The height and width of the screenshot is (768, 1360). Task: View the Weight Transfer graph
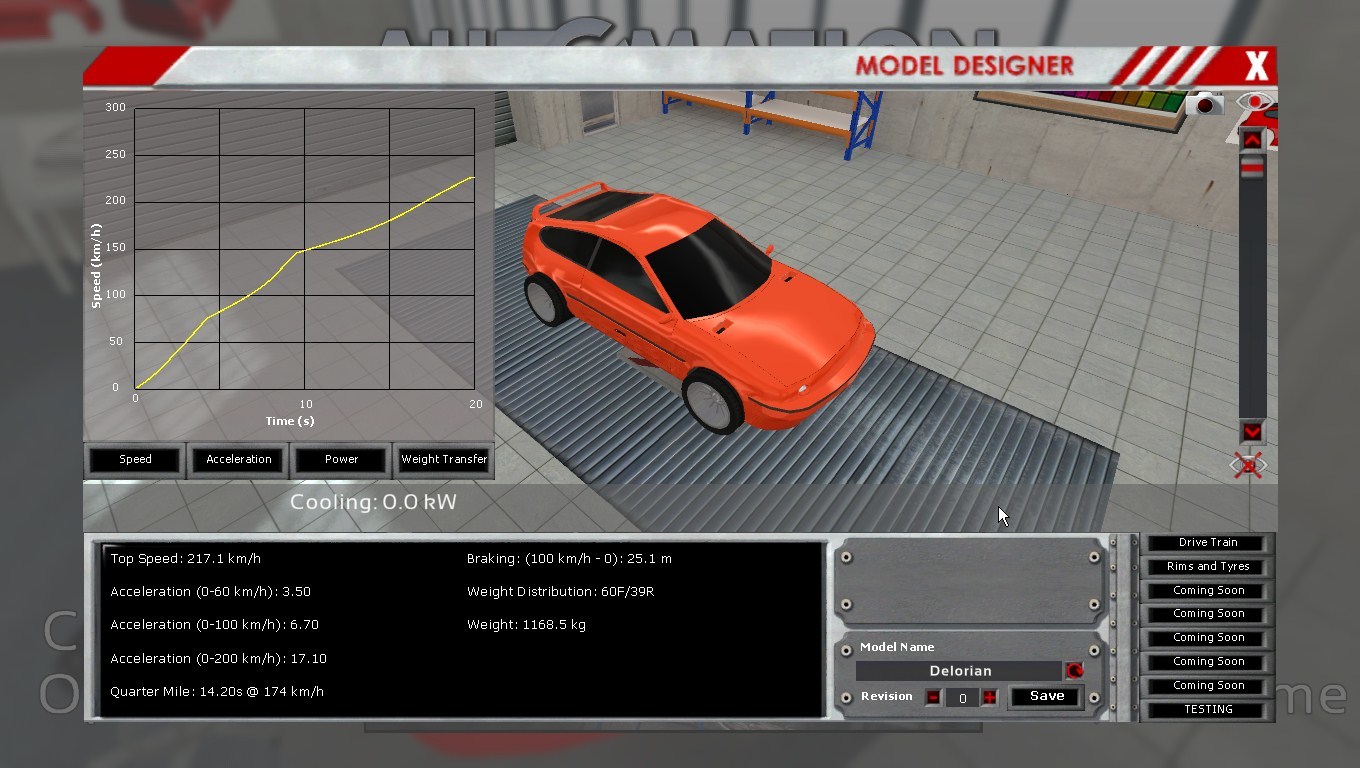444,460
